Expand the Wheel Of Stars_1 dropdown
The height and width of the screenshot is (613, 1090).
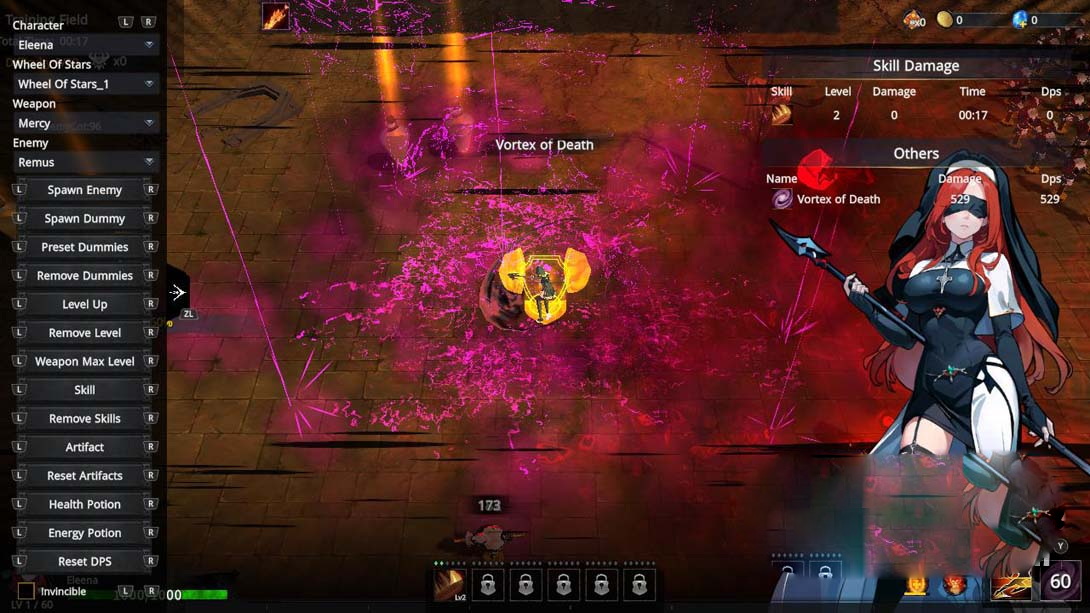click(x=84, y=84)
